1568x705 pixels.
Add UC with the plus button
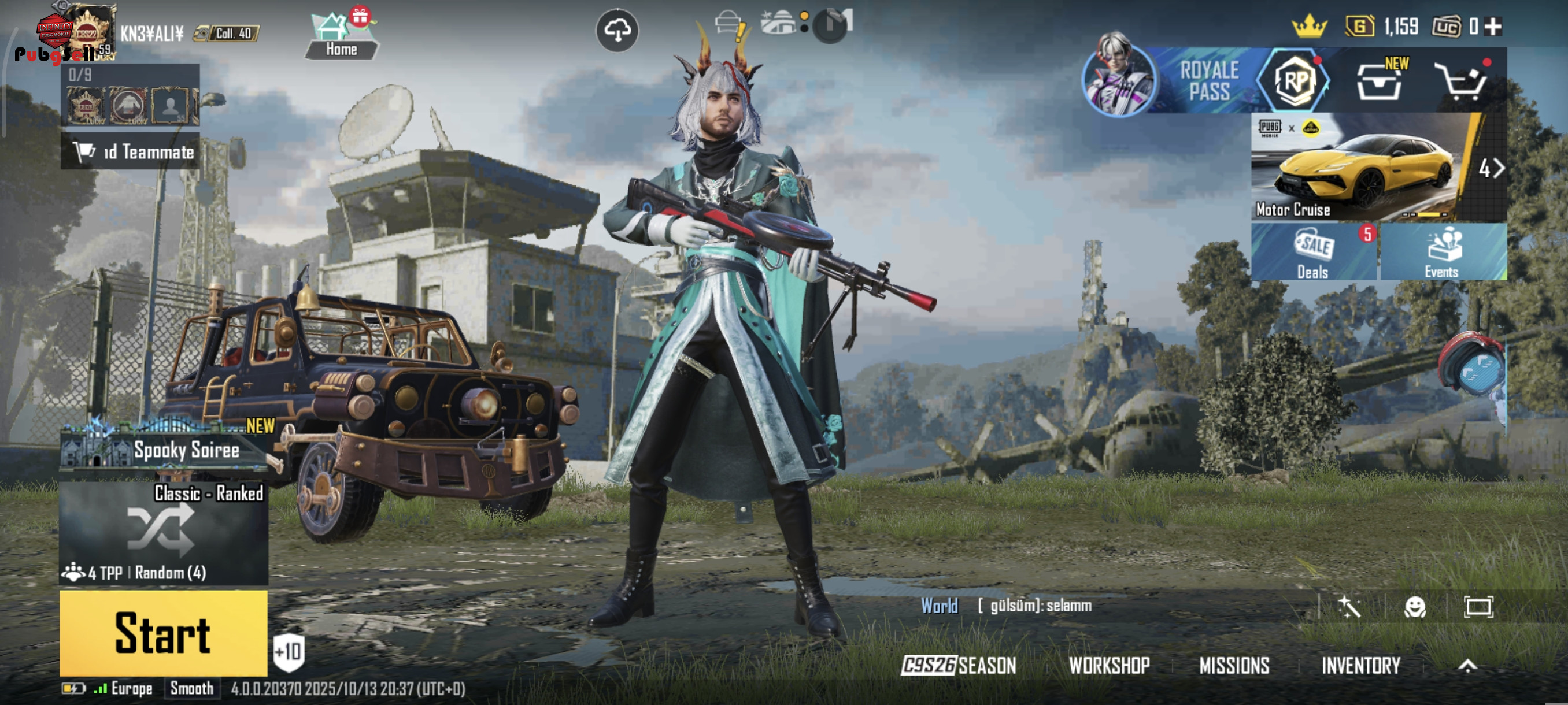[1493, 26]
